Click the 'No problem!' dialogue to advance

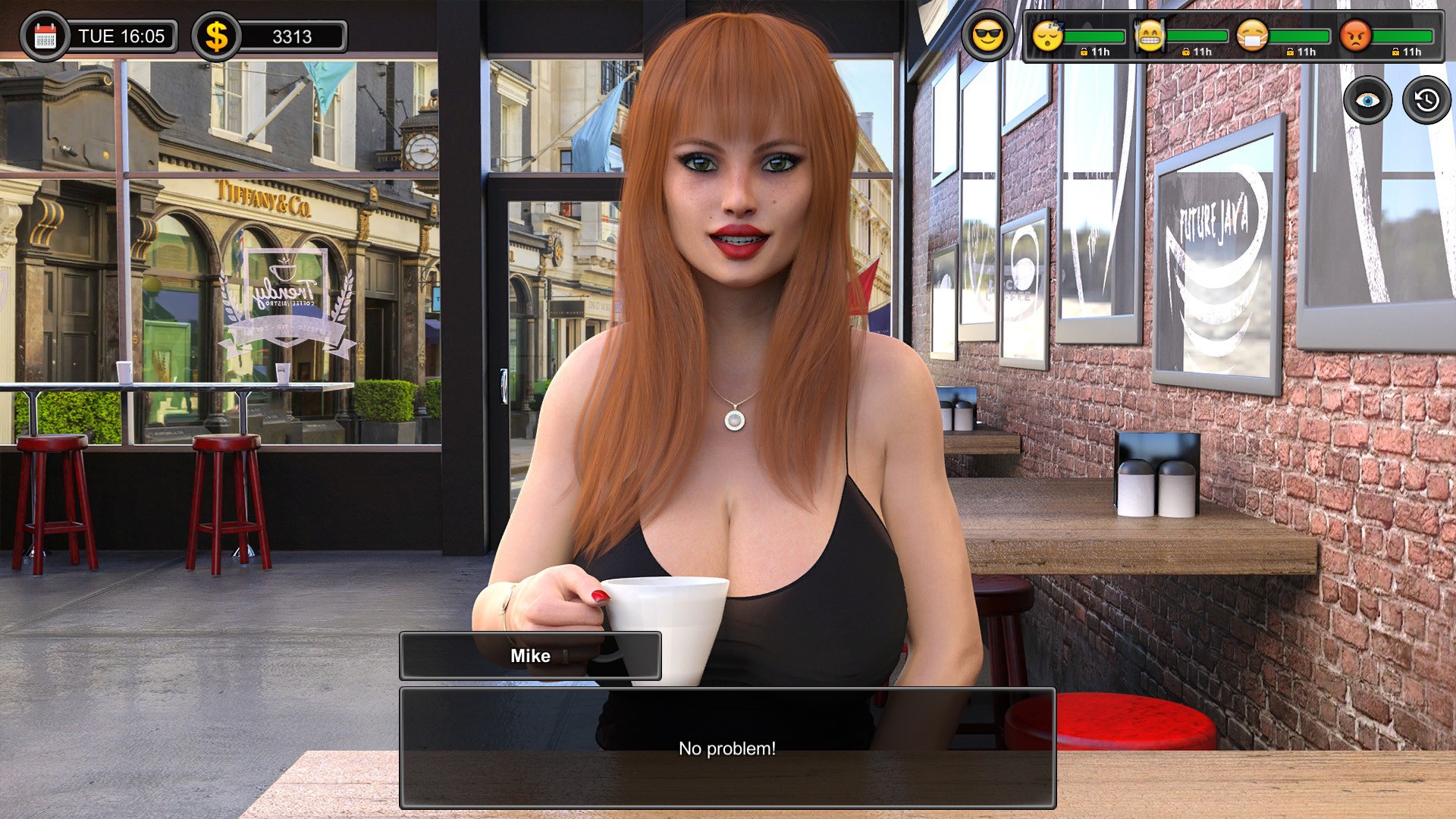(727, 747)
